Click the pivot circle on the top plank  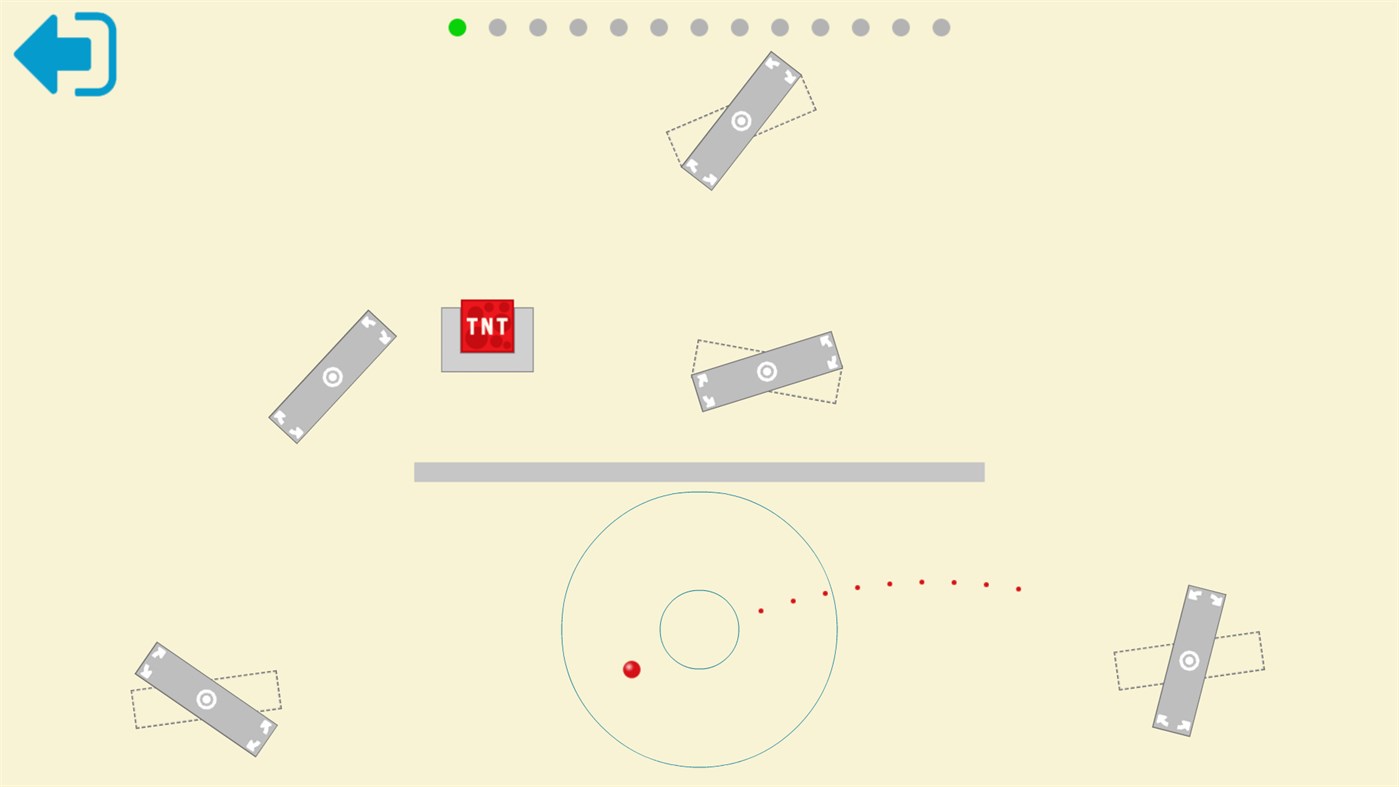click(740, 120)
